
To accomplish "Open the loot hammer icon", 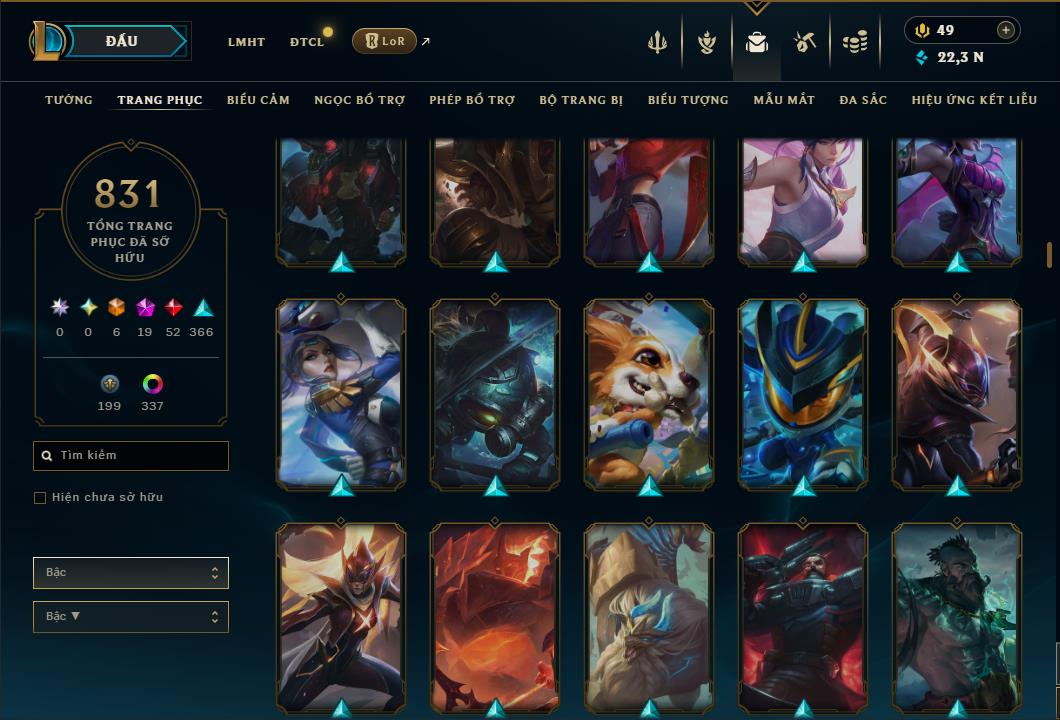I will pos(806,42).
